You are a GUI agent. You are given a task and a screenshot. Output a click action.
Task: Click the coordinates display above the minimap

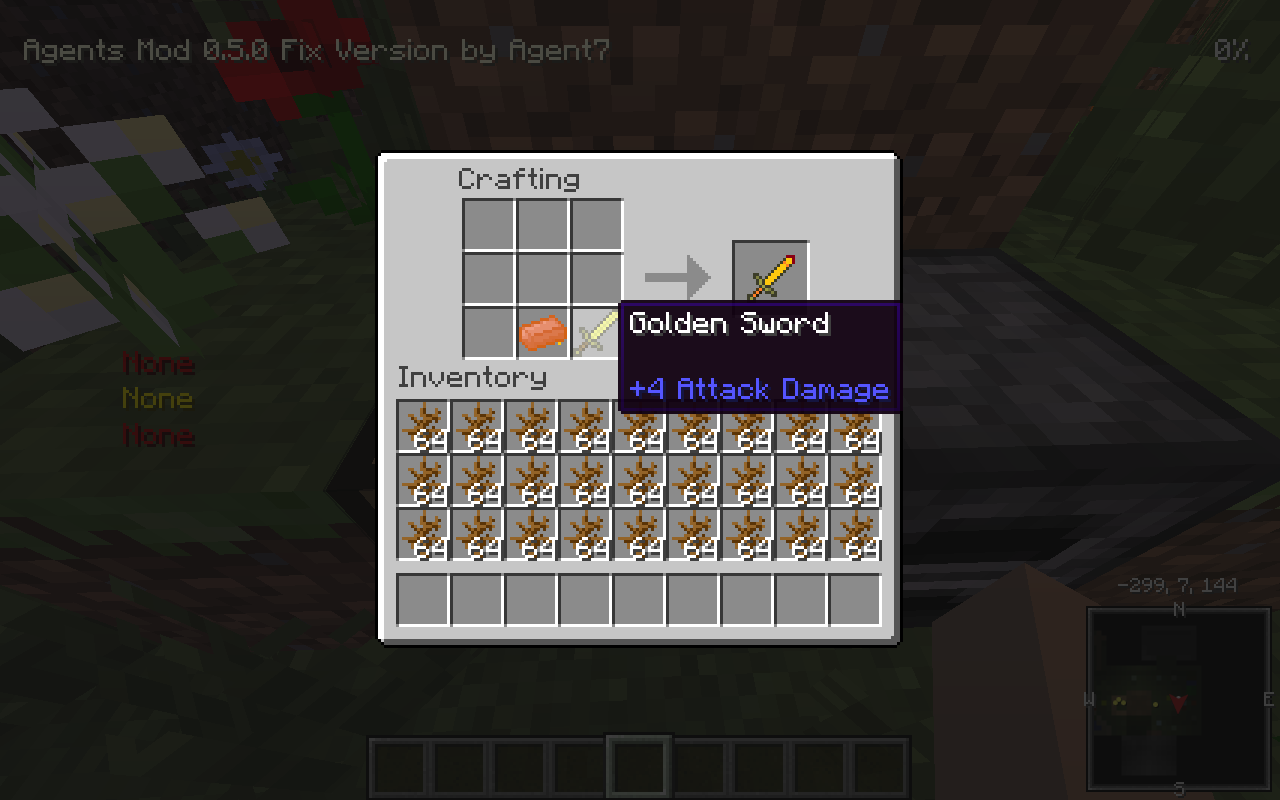tap(1178, 585)
